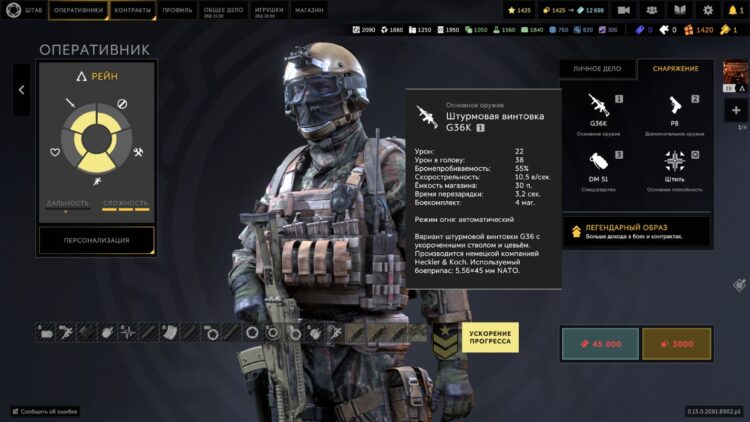Click the Персонализация button
The height and width of the screenshot is (422, 750).
(97, 240)
